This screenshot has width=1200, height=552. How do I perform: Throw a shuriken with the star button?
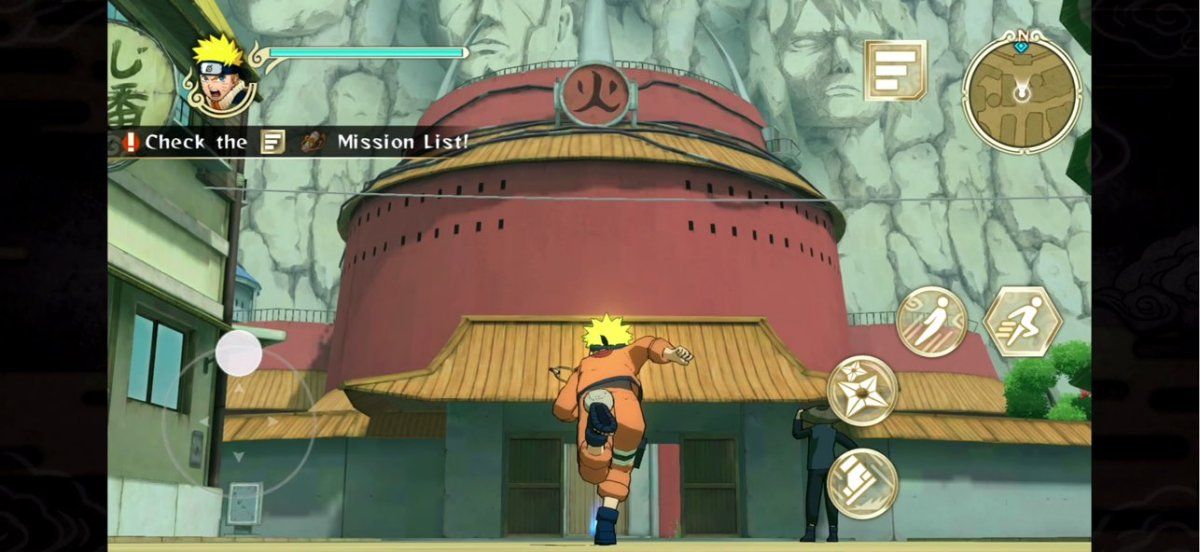click(862, 391)
